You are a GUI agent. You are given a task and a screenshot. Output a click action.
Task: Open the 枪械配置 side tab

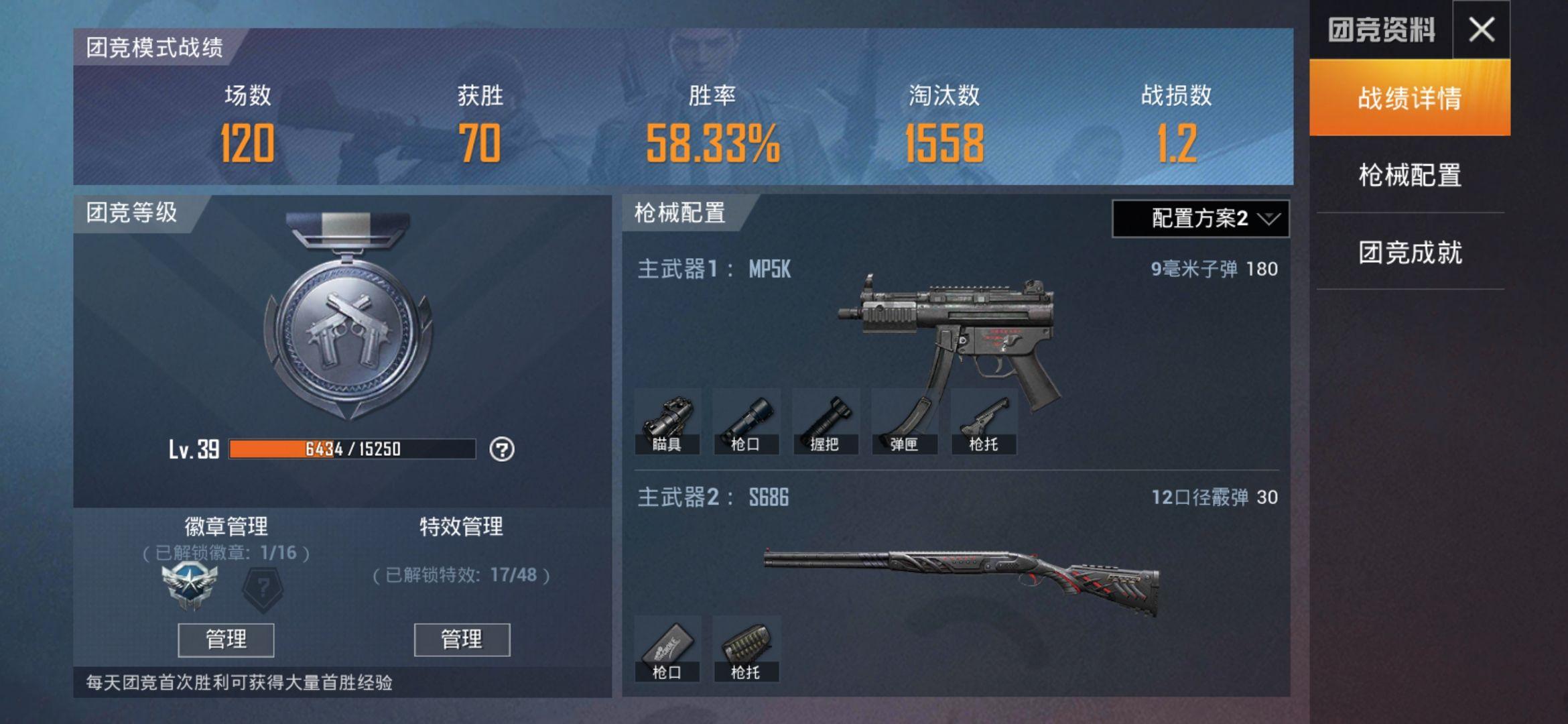(1409, 176)
